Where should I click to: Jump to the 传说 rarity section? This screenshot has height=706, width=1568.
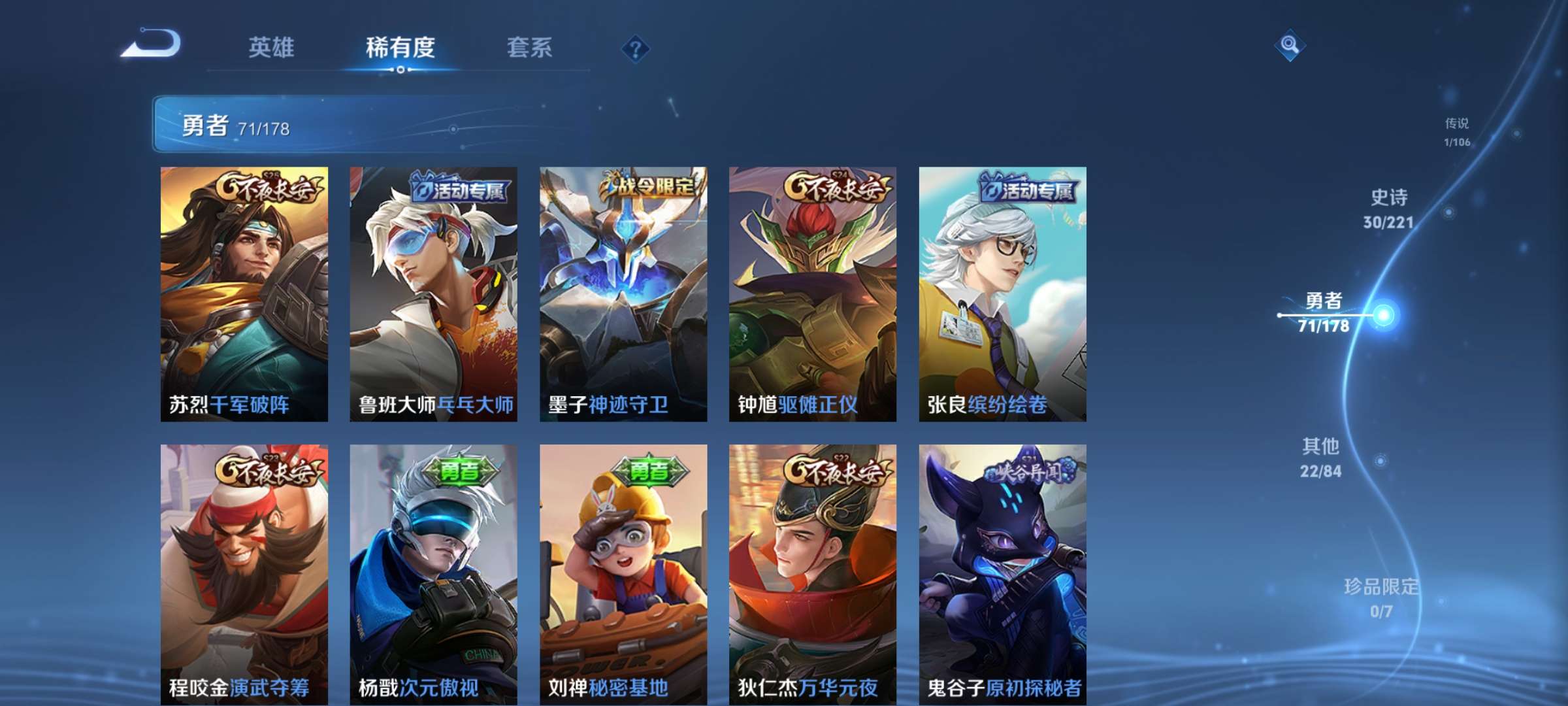click(x=1457, y=132)
